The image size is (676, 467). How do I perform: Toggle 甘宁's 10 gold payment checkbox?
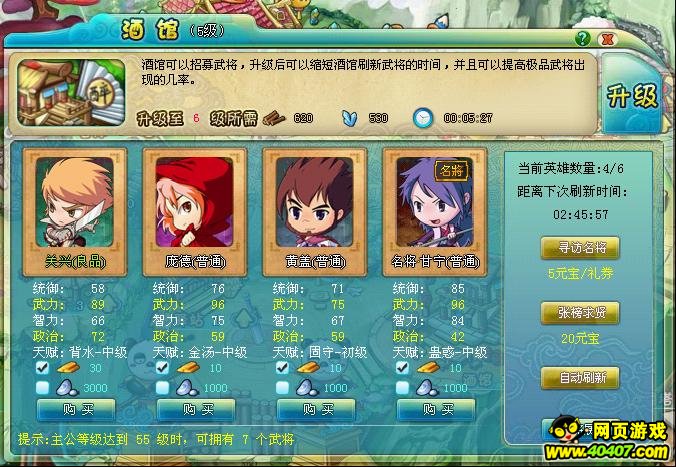pos(402,367)
